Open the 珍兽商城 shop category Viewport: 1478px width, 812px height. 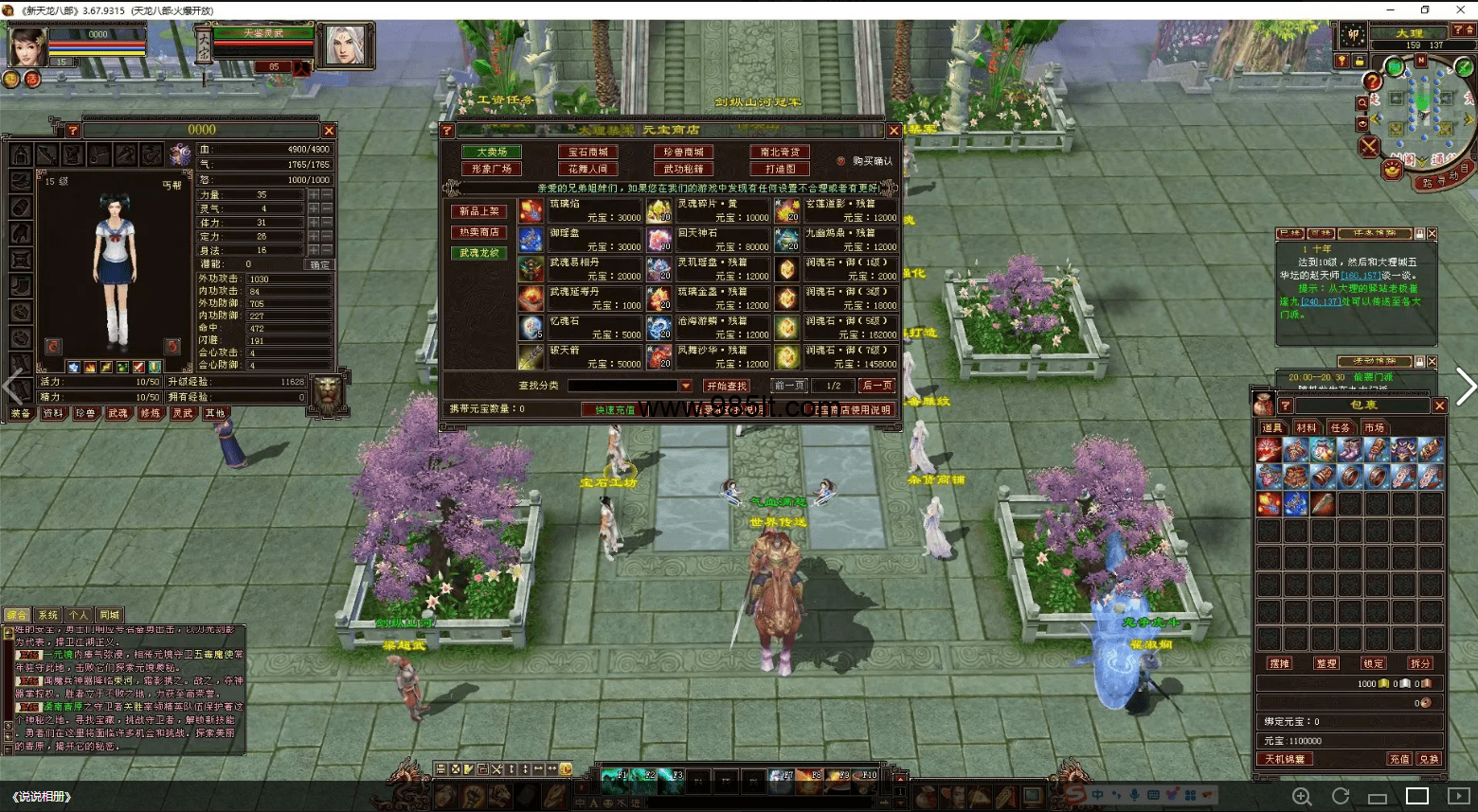click(683, 152)
